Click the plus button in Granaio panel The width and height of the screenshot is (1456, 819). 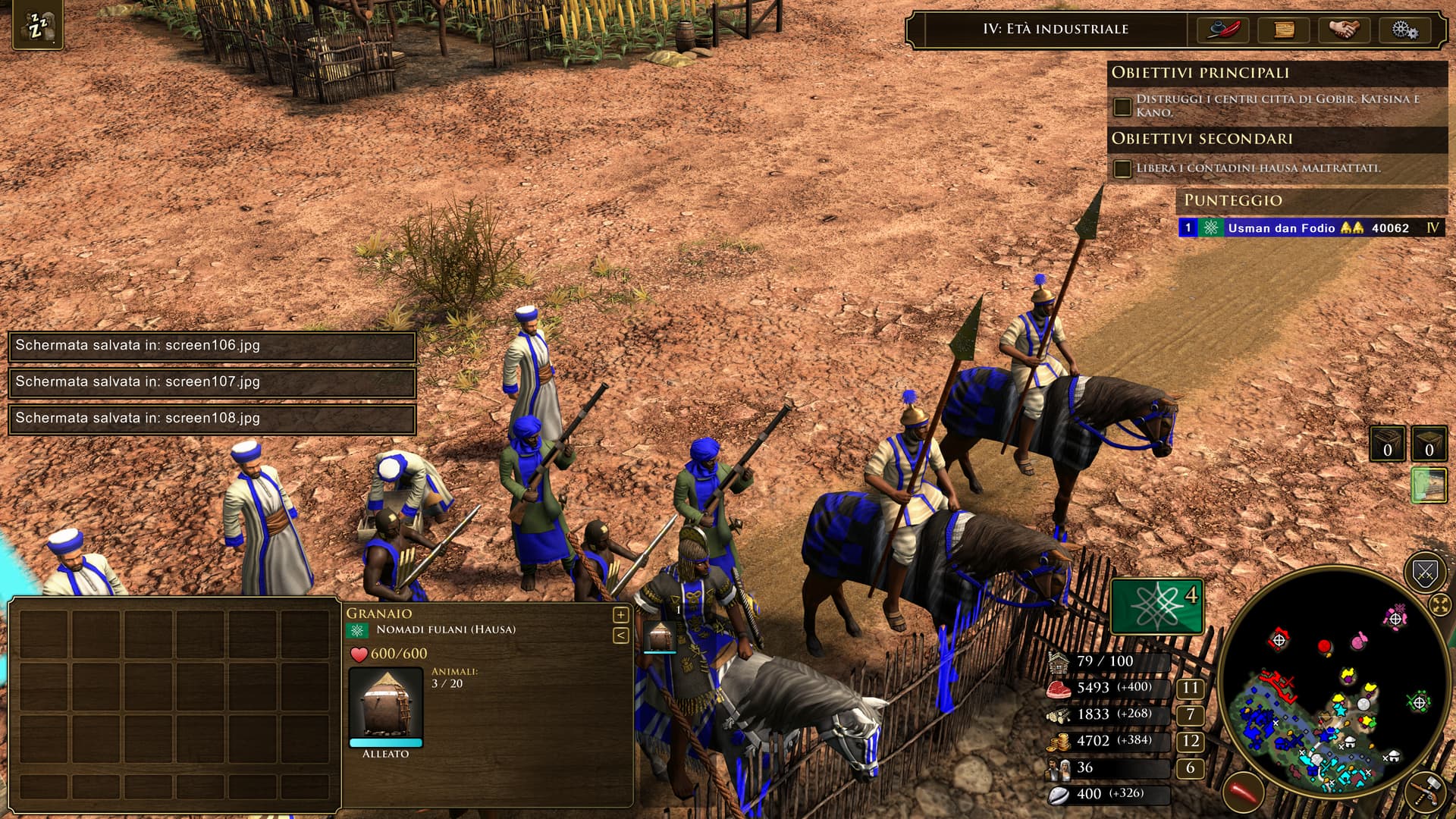[620, 615]
